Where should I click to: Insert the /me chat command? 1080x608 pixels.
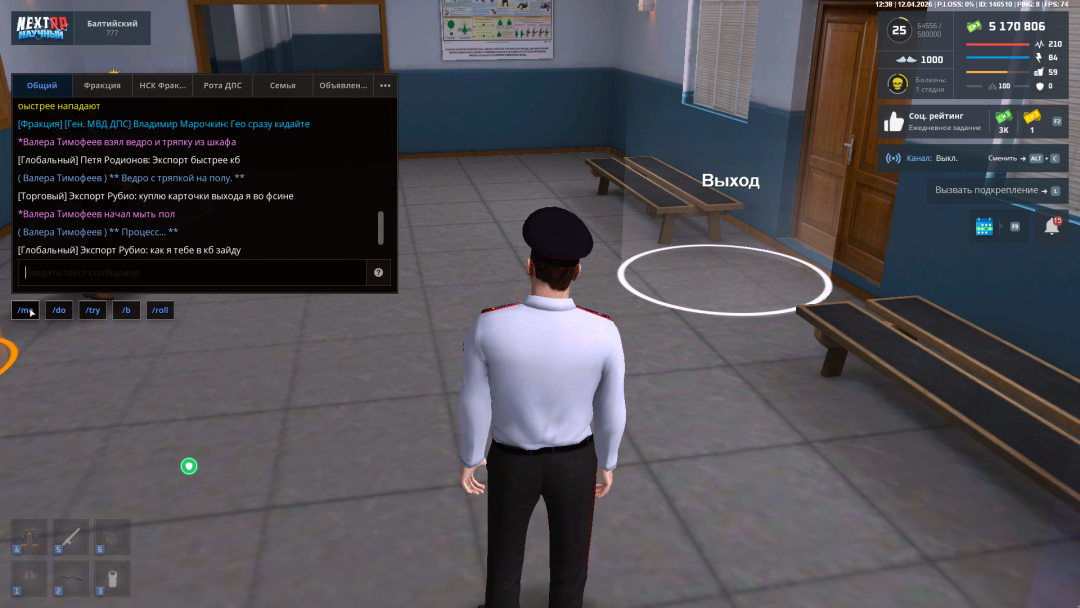pyautogui.click(x=26, y=310)
